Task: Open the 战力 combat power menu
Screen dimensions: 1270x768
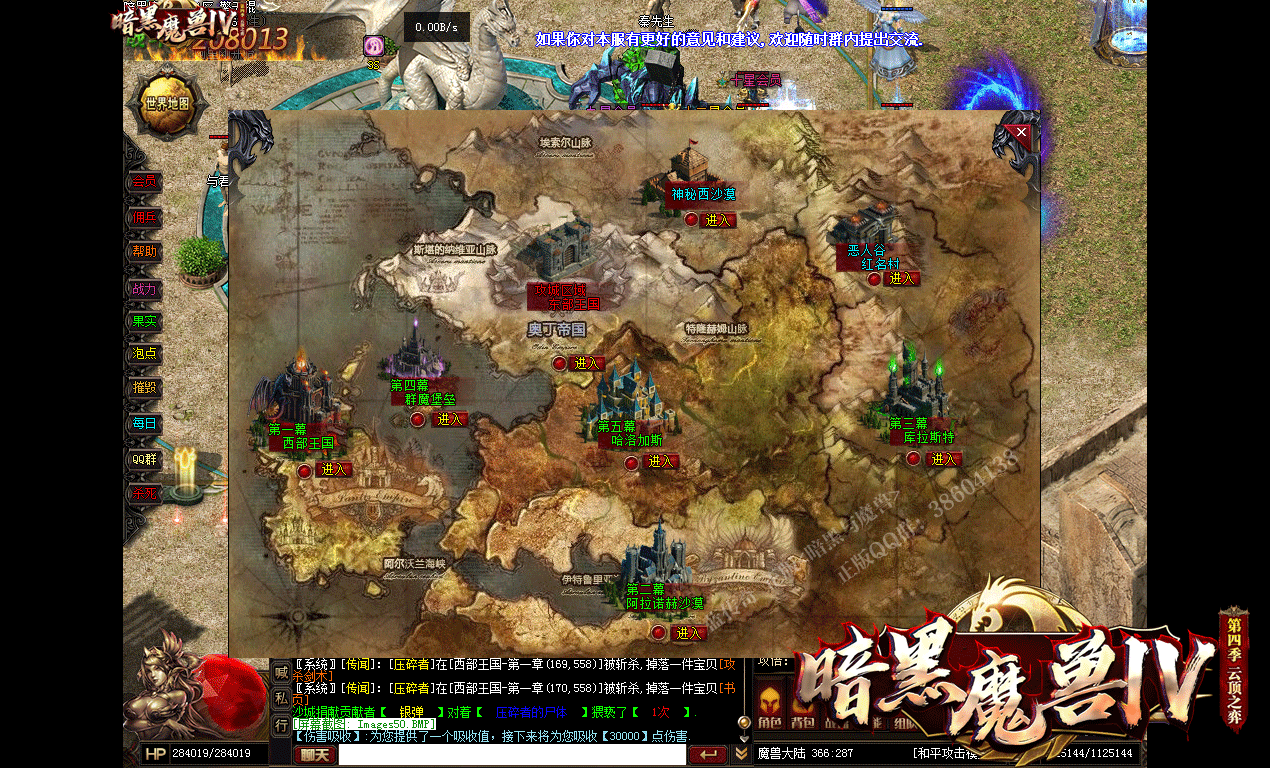Action: point(144,289)
